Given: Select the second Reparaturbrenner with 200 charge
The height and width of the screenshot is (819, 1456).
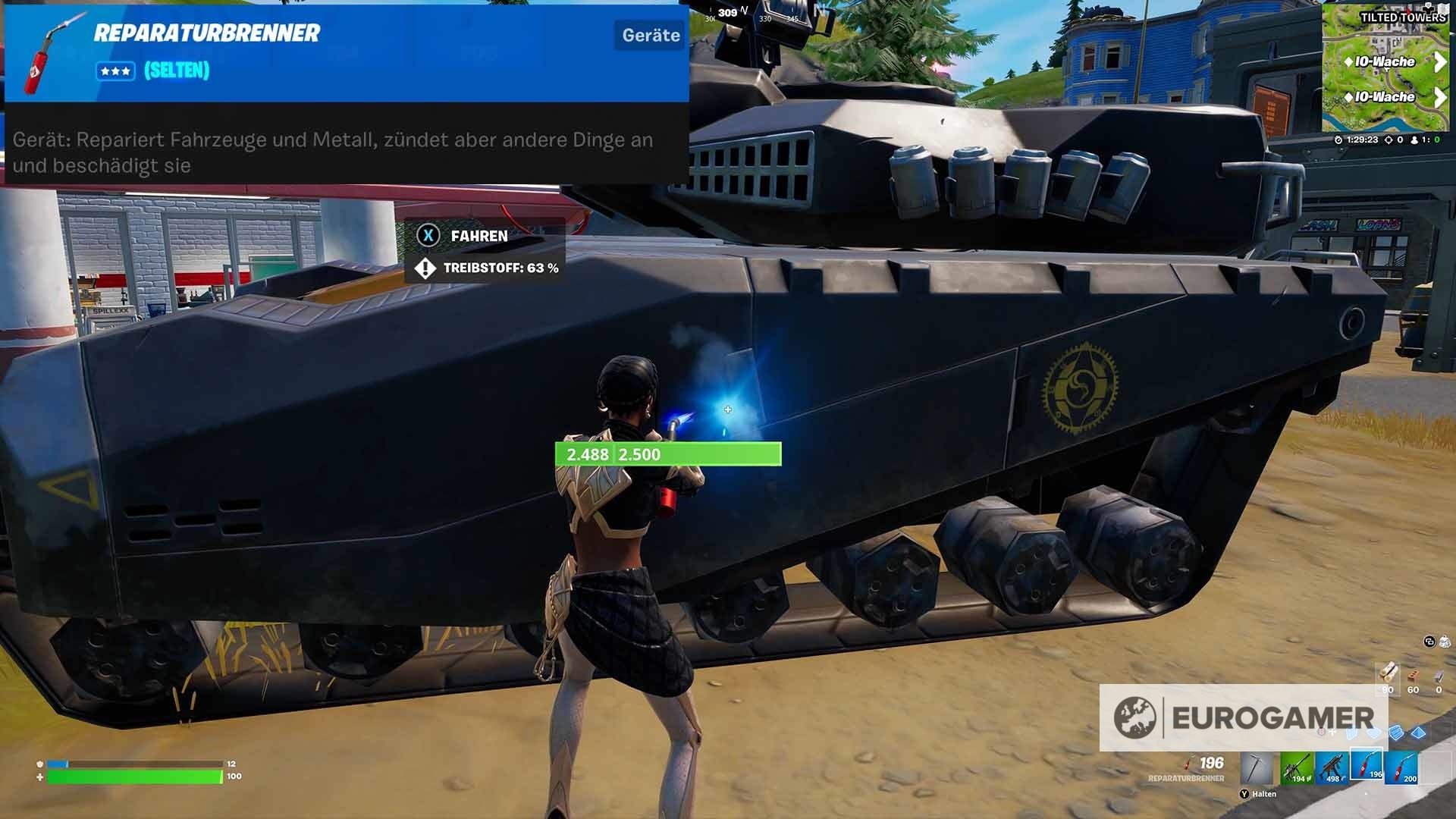Looking at the screenshot, I should [x=1401, y=768].
